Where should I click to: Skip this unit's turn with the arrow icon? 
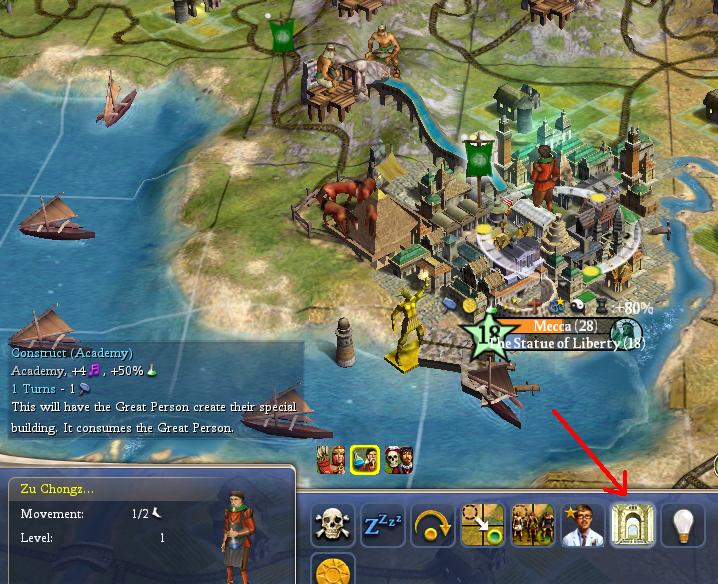point(433,524)
